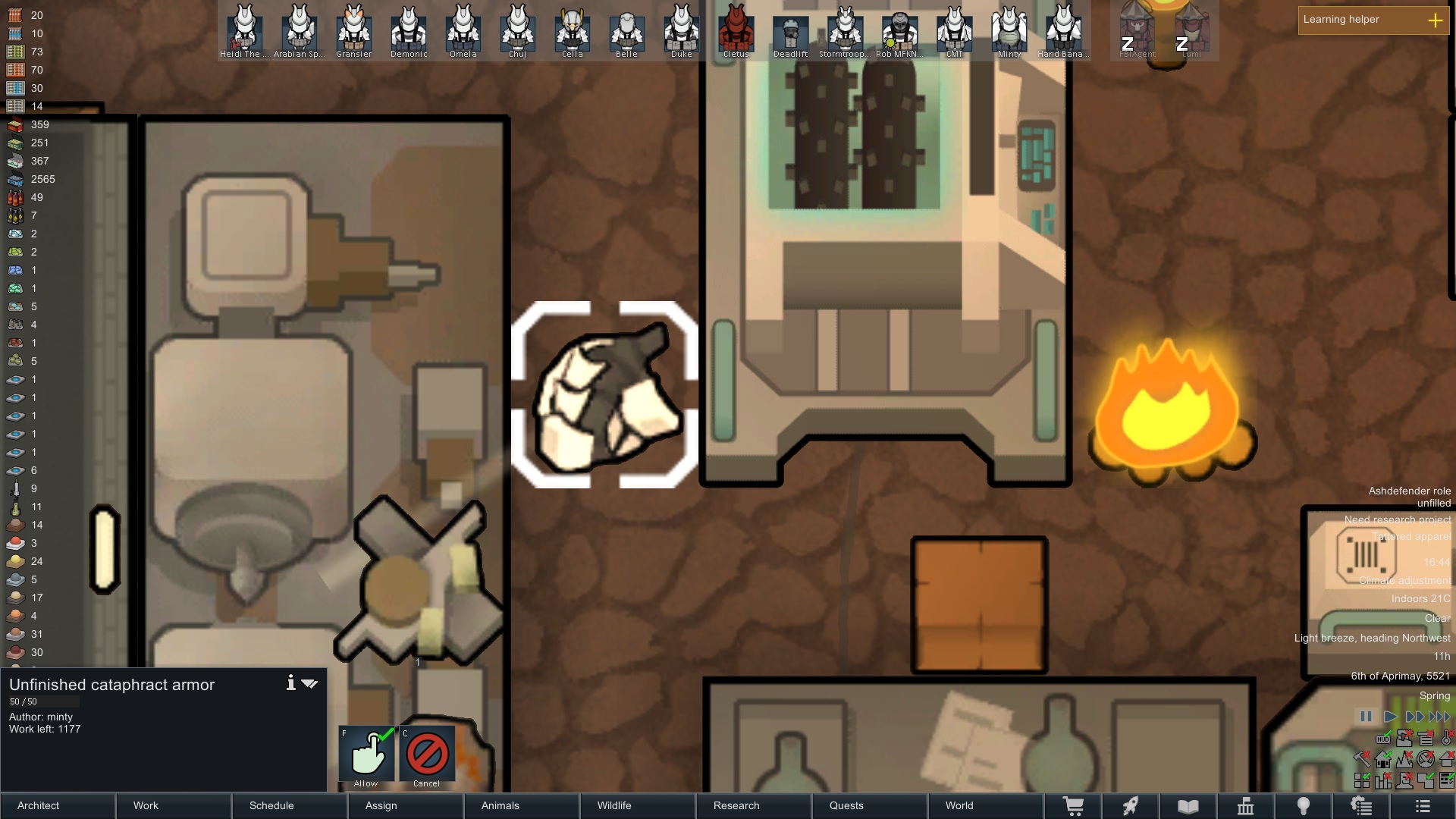The image size is (1456, 819).
Task: Toggle the Allow gizmo for the armor
Action: pyautogui.click(x=367, y=754)
